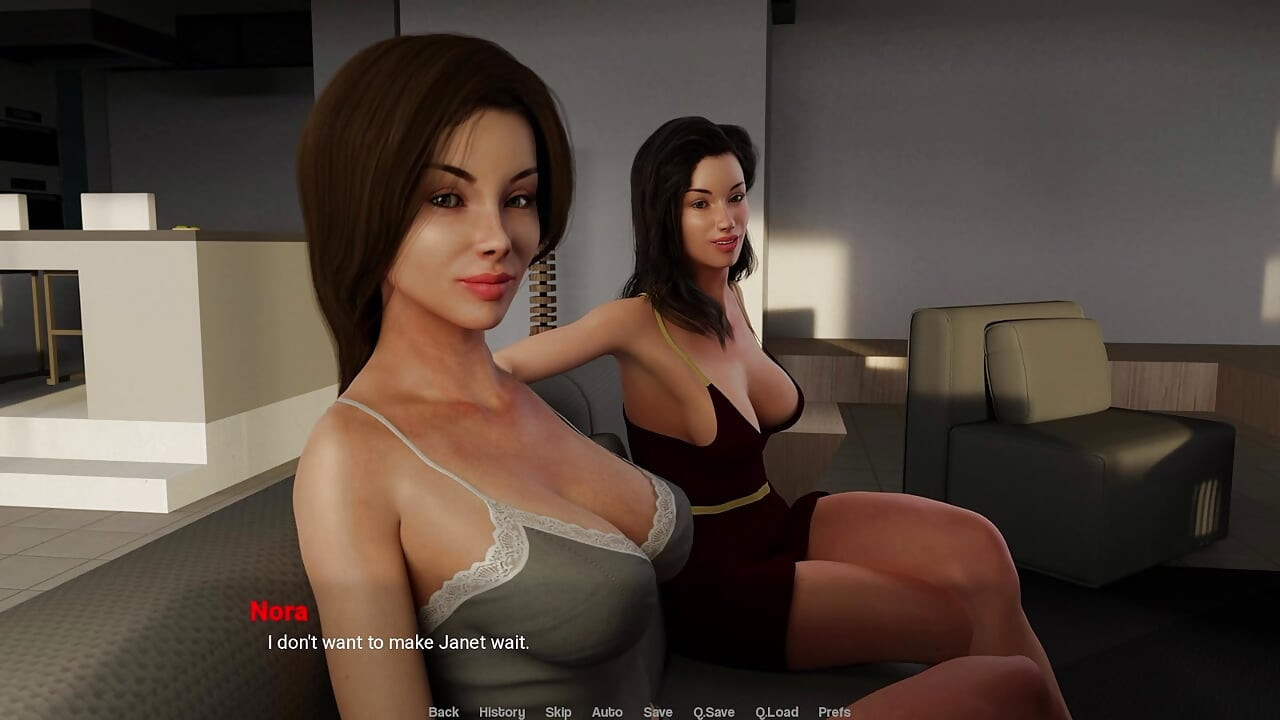Image resolution: width=1280 pixels, height=720 pixels.
Task: Select Auto in the quick menu bar
Action: 607,711
